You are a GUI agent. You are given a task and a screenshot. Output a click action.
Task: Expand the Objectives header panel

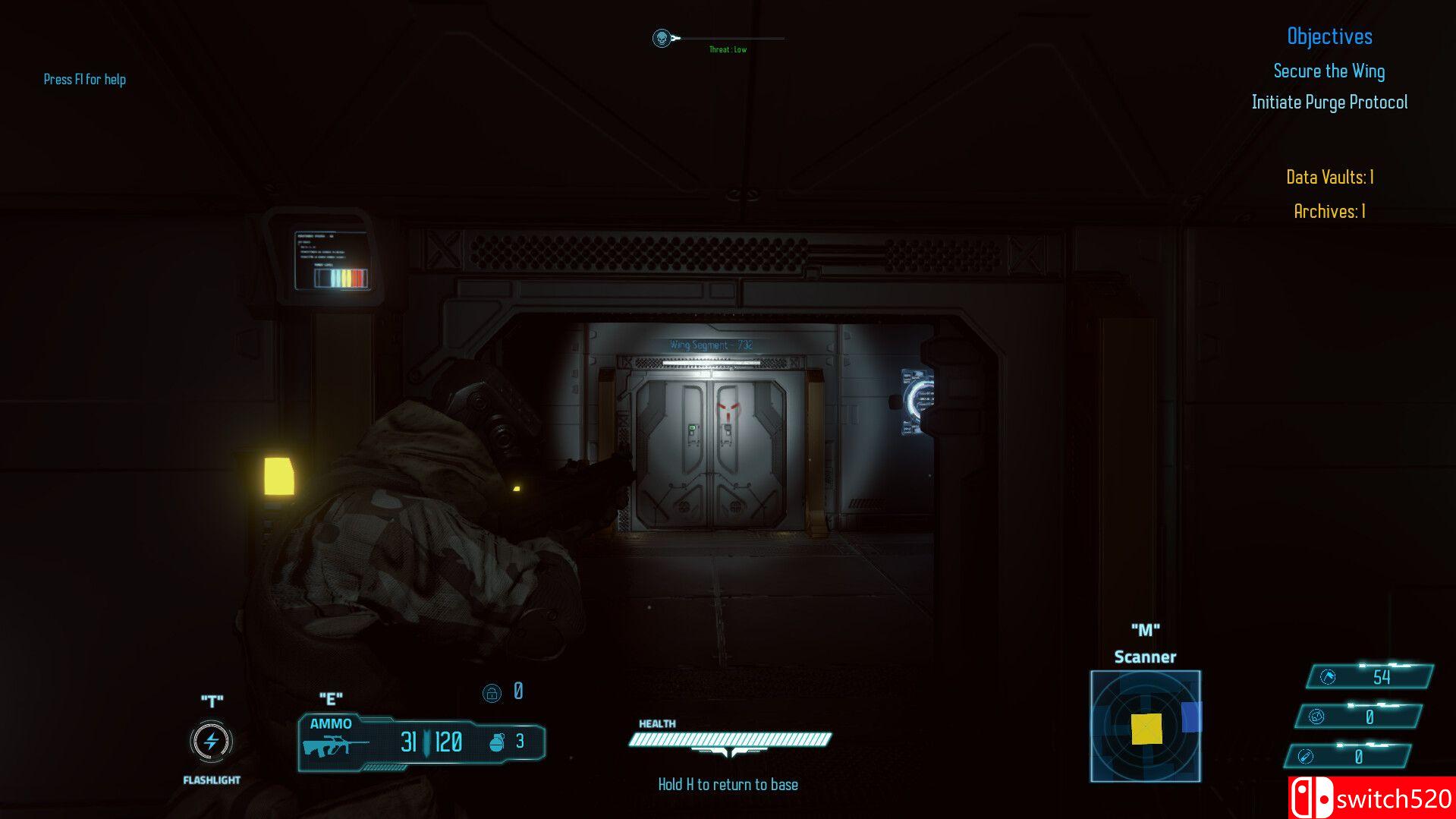click(1330, 36)
